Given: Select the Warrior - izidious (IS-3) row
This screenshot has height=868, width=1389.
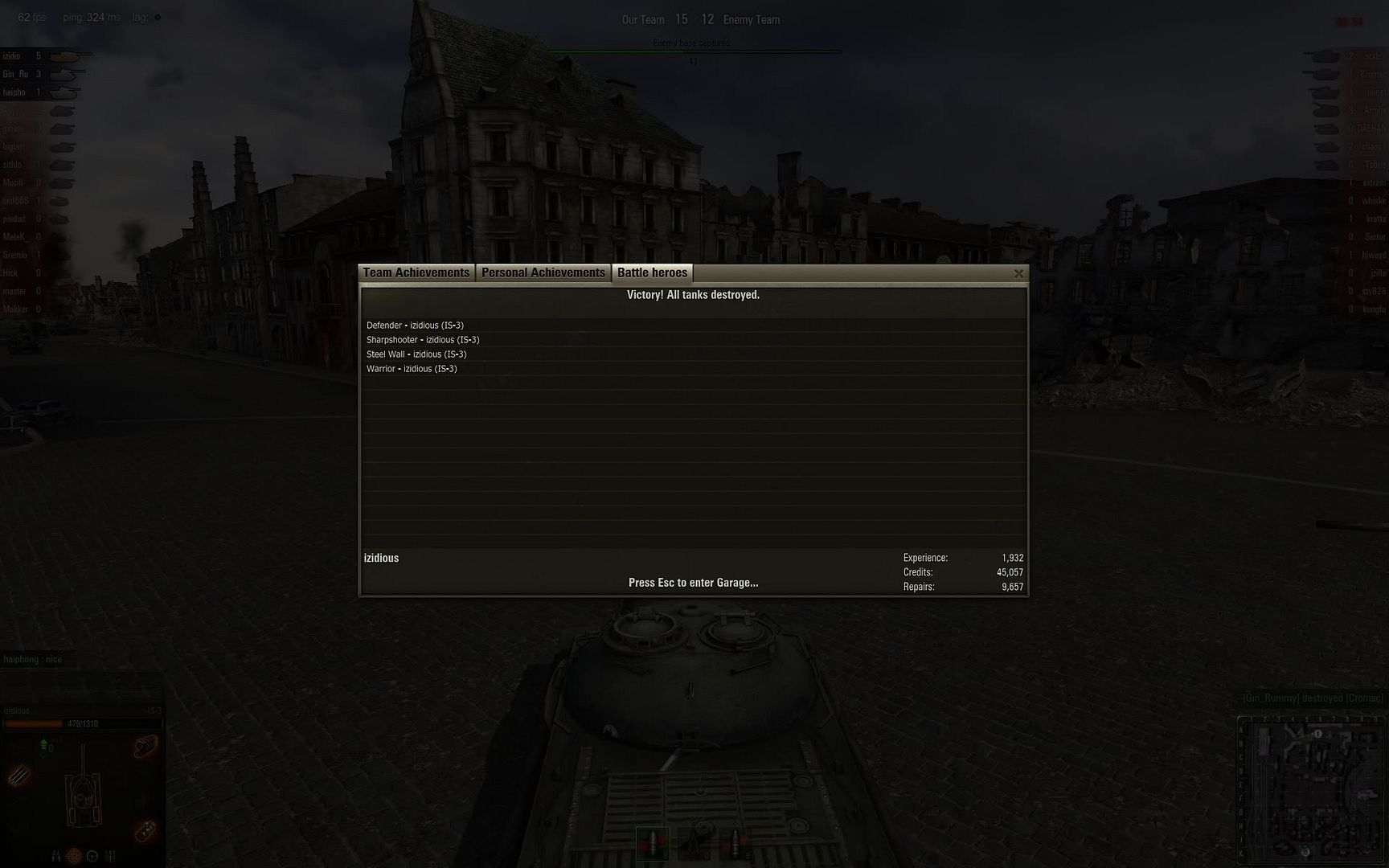Looking at the screenshot, I should [x=412, y=369].
